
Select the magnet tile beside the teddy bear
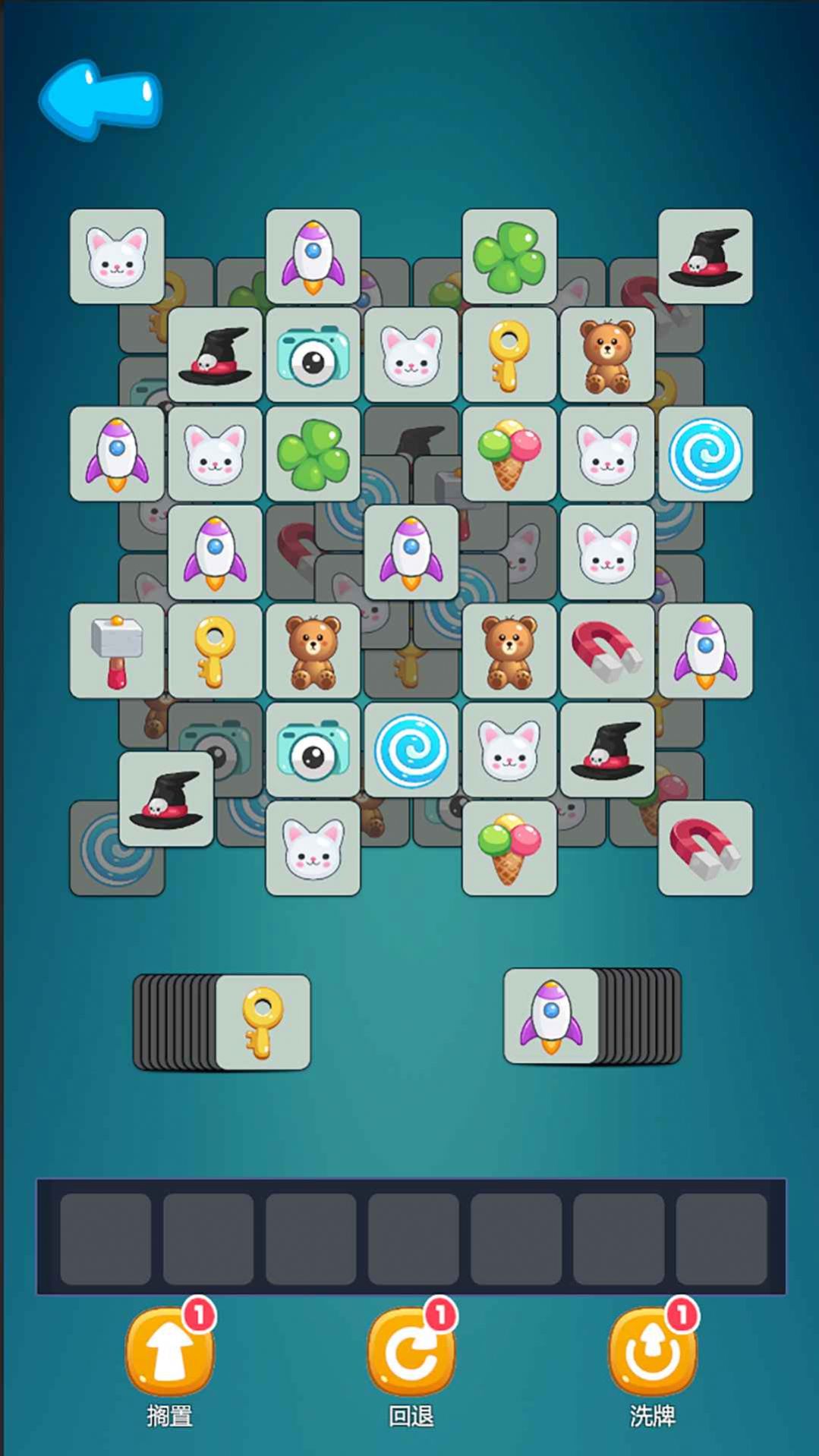607,651
